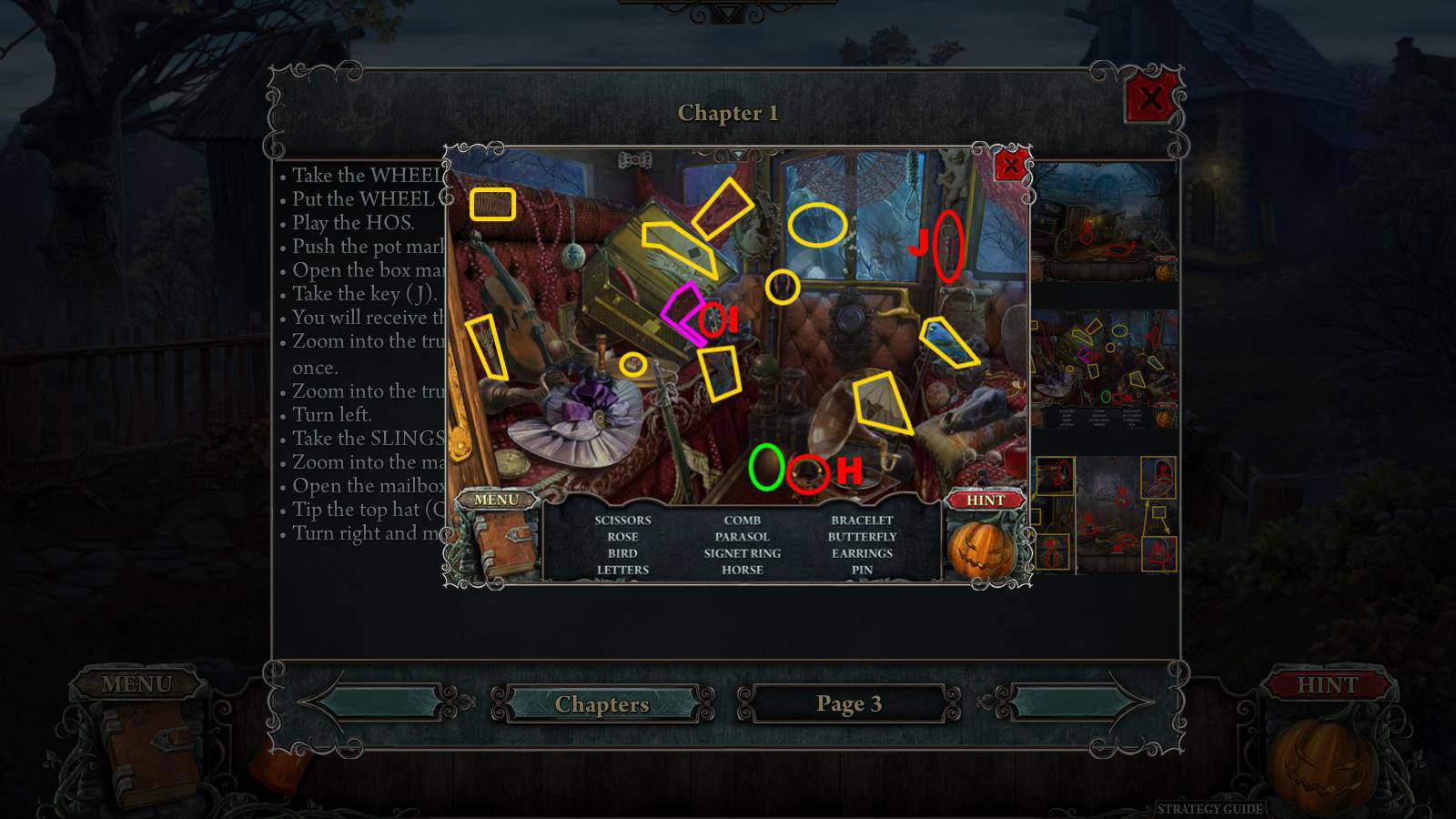Click PARASOL in the hidden object list
1456x819 pixels.
tap(742, 537)
